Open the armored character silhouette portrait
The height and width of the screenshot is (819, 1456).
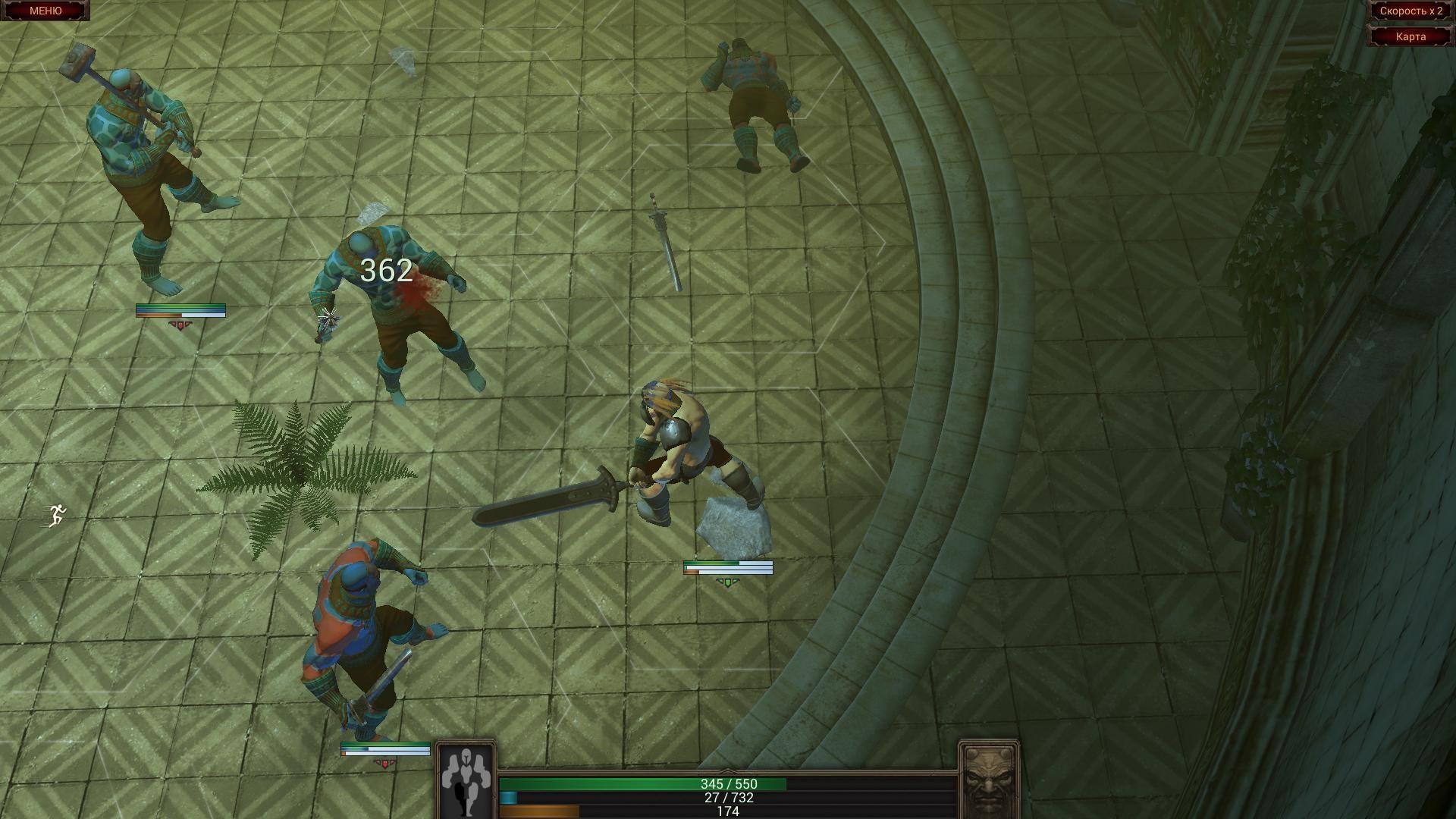coord(466,781)
